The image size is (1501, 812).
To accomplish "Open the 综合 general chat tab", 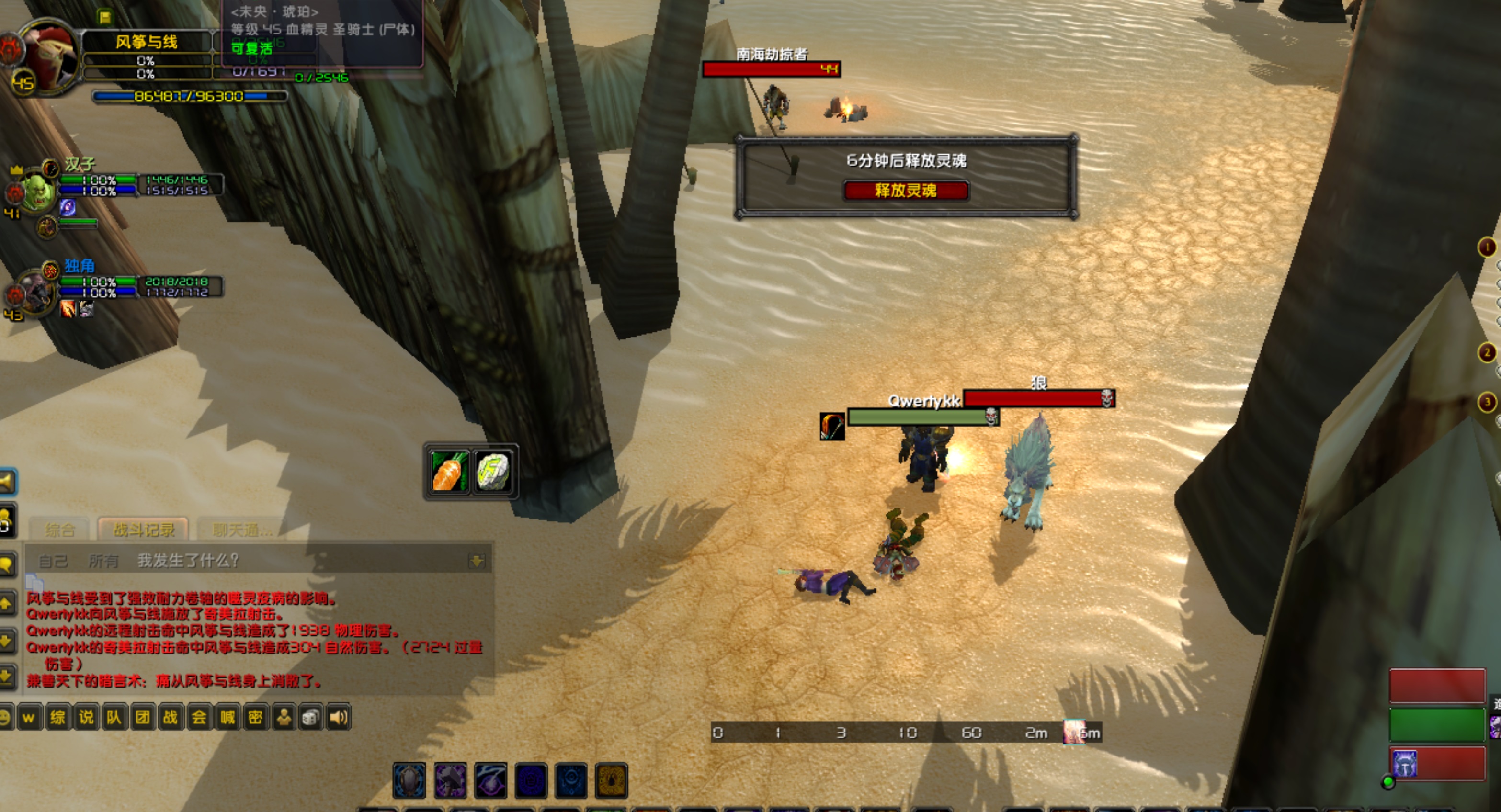I will [x=60, y=530].
